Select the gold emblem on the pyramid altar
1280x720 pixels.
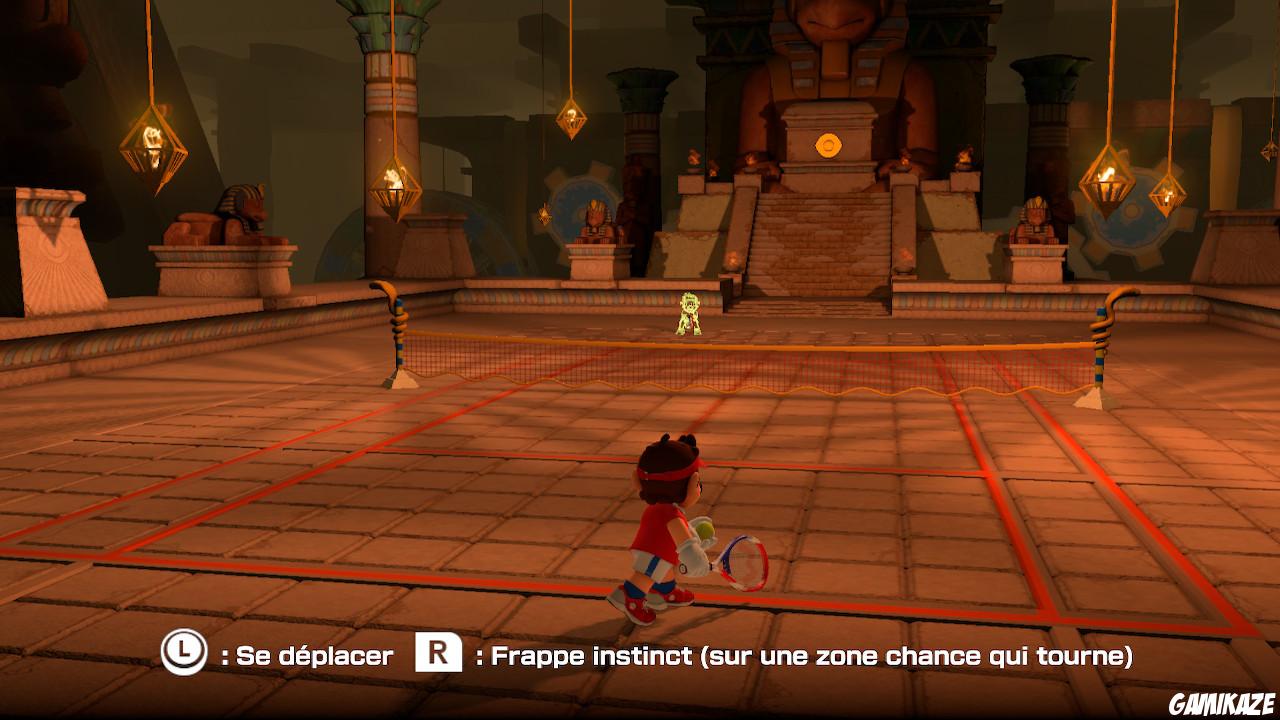(829, 143)
